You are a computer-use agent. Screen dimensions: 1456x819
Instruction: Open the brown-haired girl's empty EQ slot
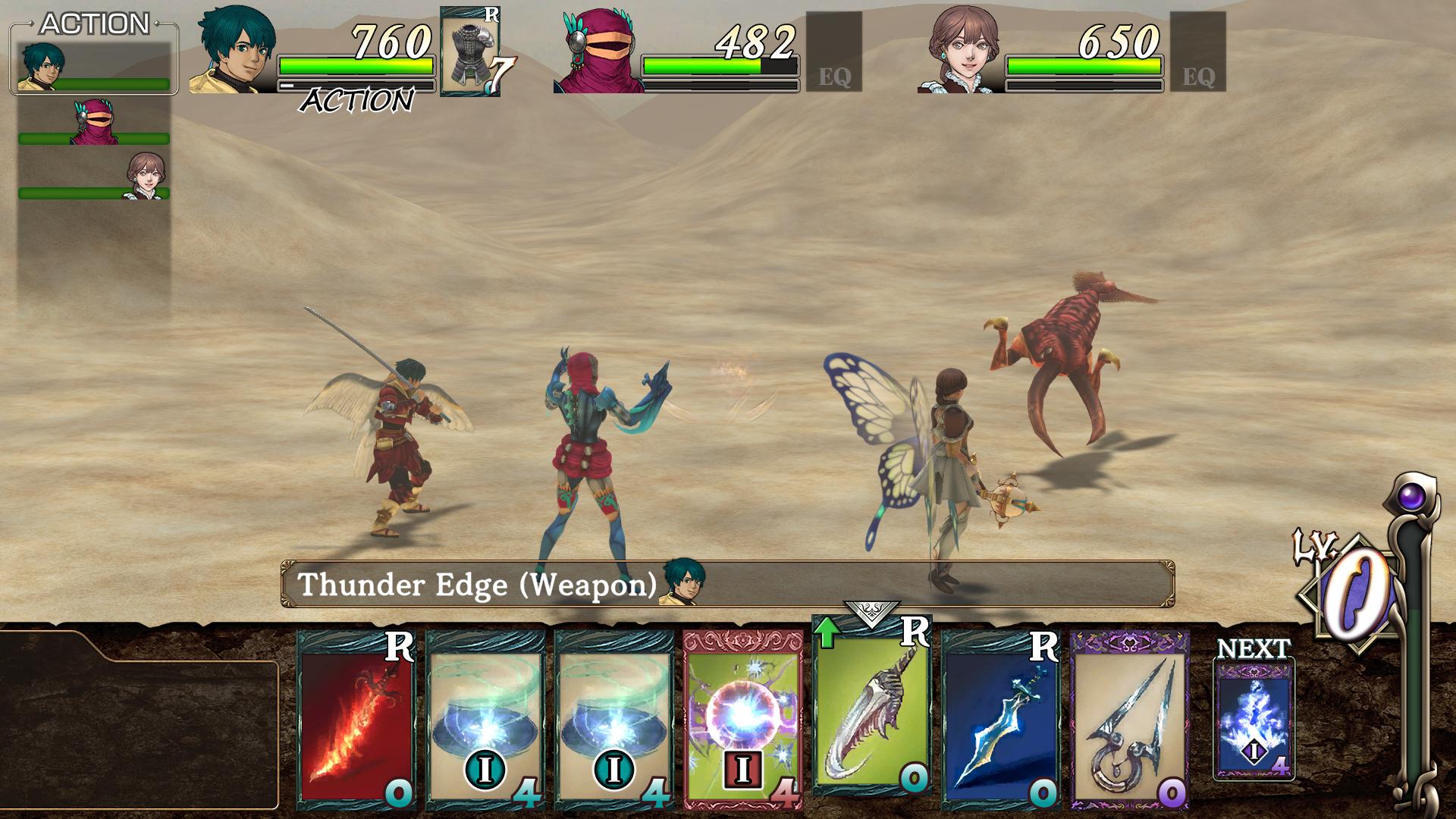click(x=1197, y=52)
